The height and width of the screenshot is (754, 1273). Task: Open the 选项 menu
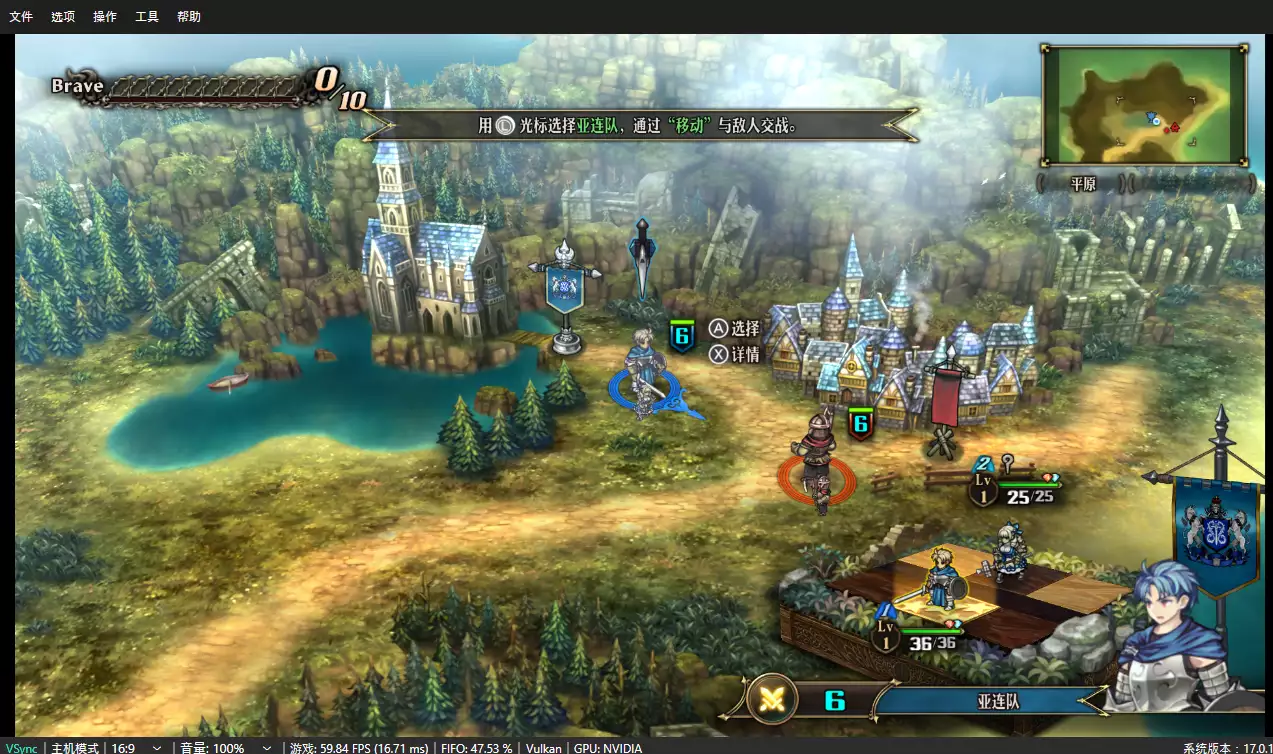(62, 16)
